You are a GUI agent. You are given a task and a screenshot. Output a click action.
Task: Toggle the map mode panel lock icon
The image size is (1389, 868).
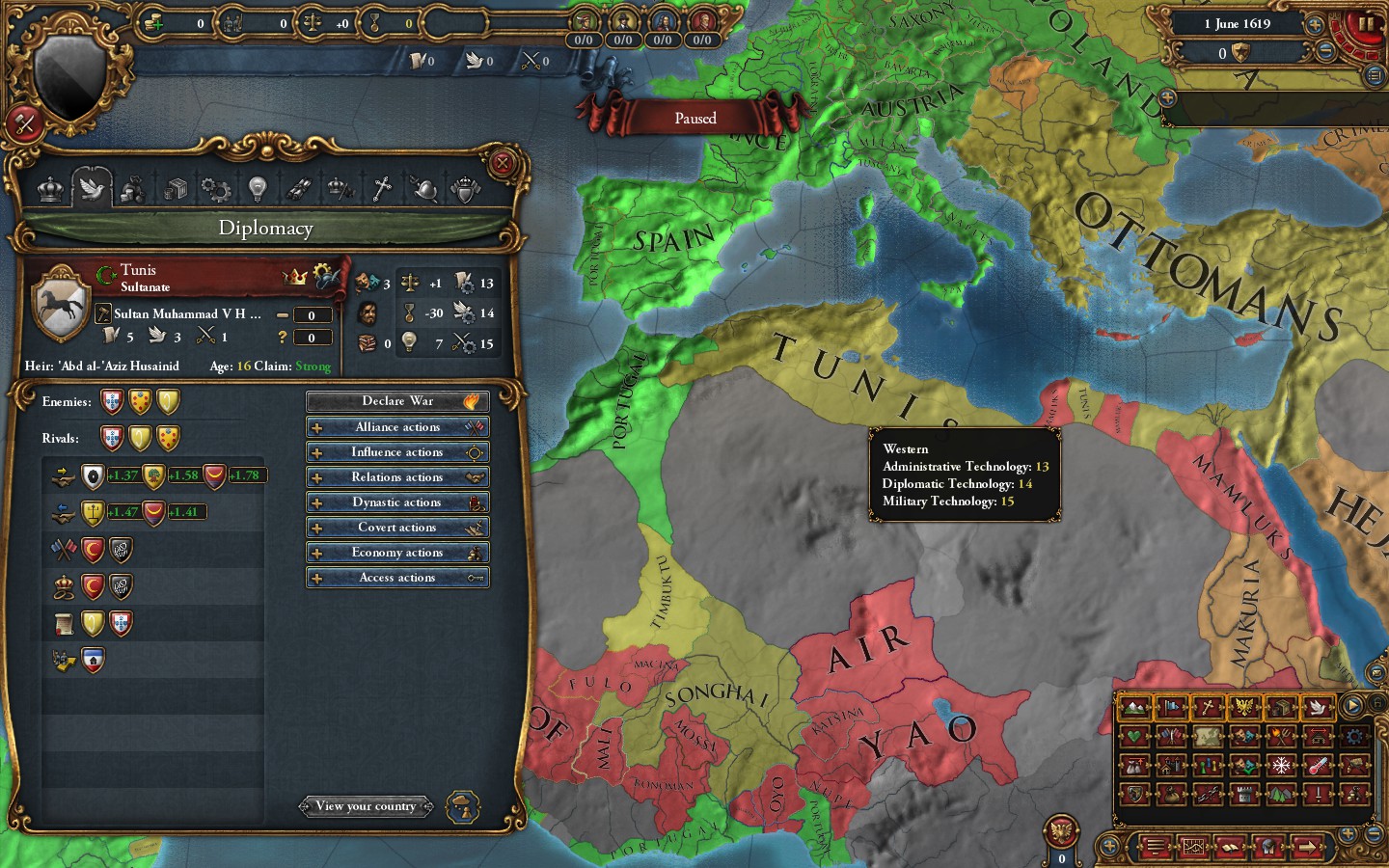1377,702
